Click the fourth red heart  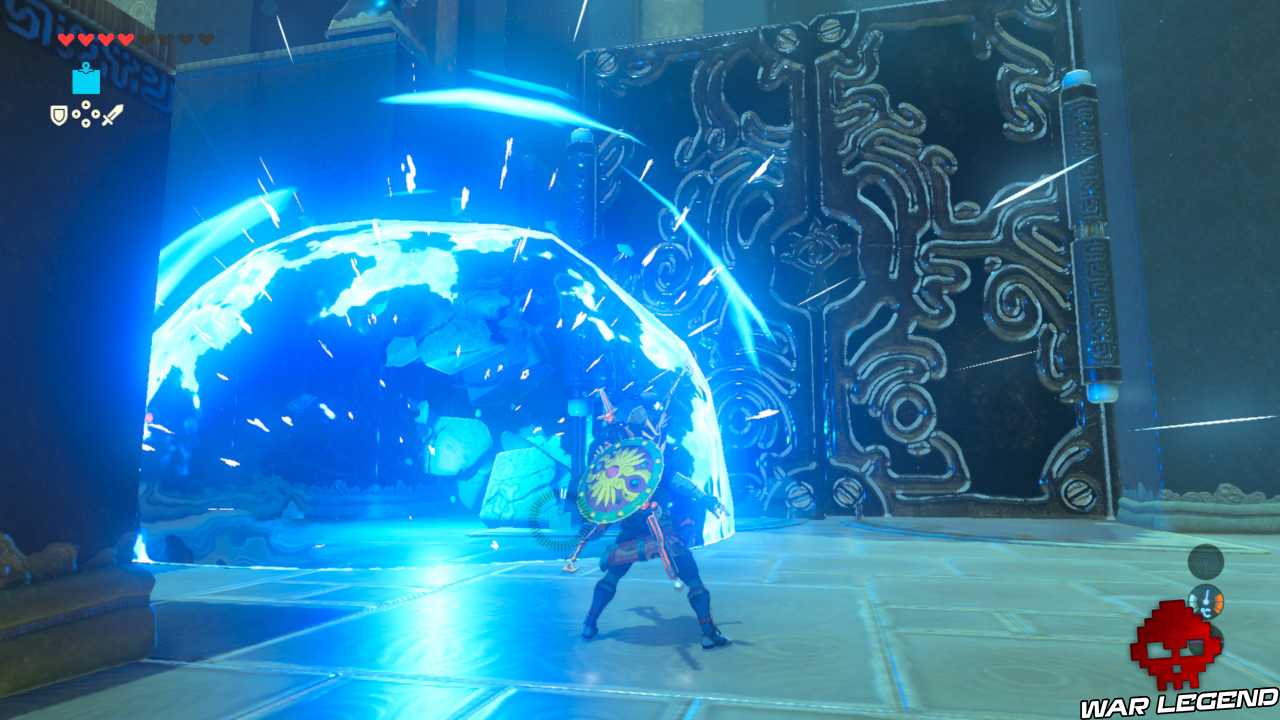125,38
